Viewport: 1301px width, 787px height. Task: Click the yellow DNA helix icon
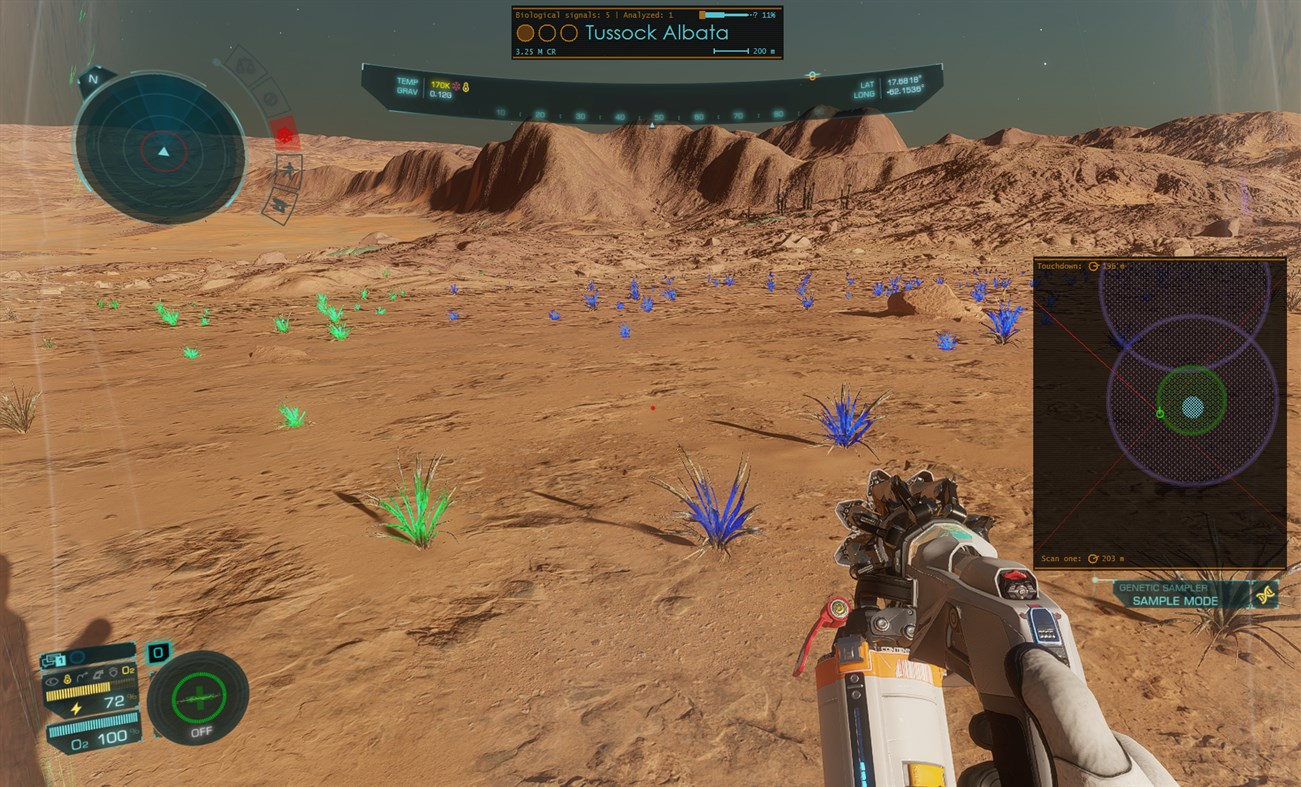pos(1266,595)
